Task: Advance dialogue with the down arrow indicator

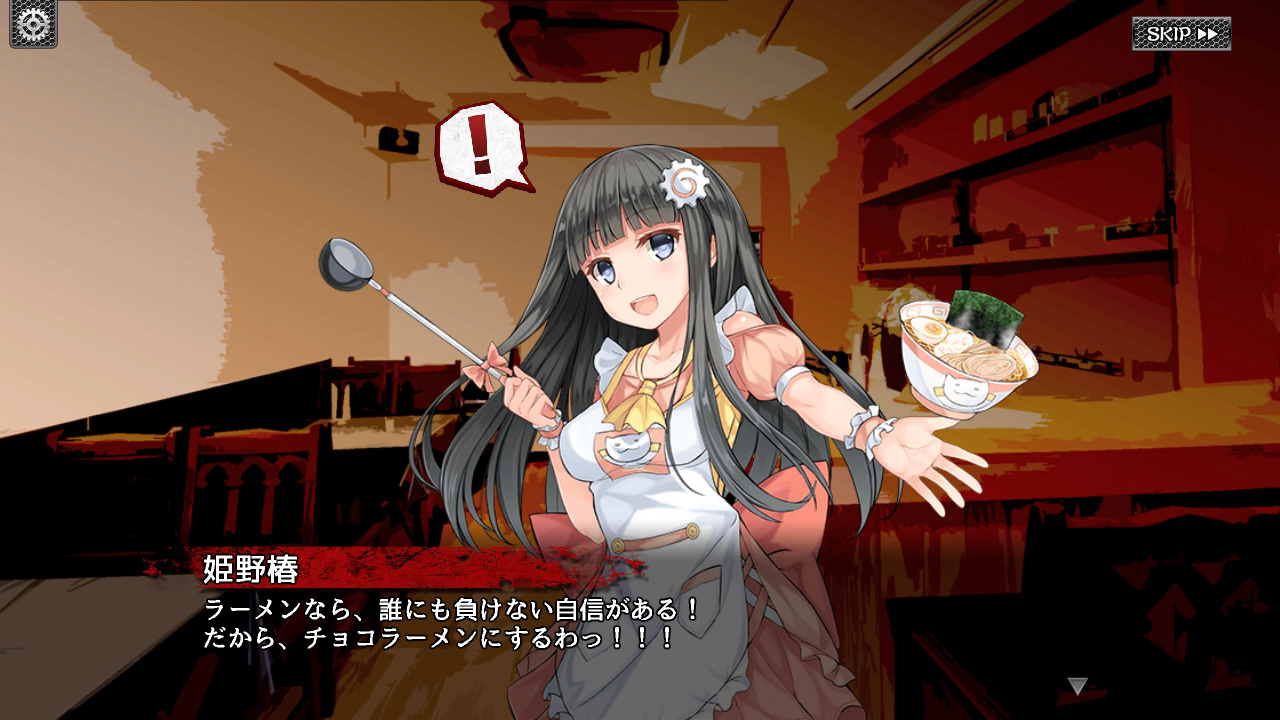Action: [1077, 686]
